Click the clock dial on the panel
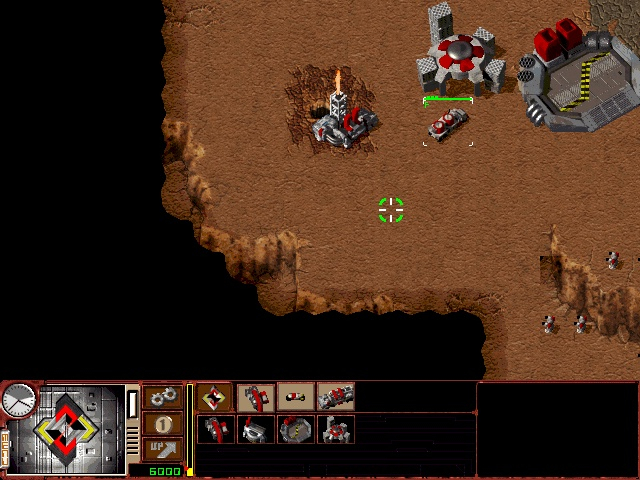This screenshot has height=480, width=640. [18, 402]
